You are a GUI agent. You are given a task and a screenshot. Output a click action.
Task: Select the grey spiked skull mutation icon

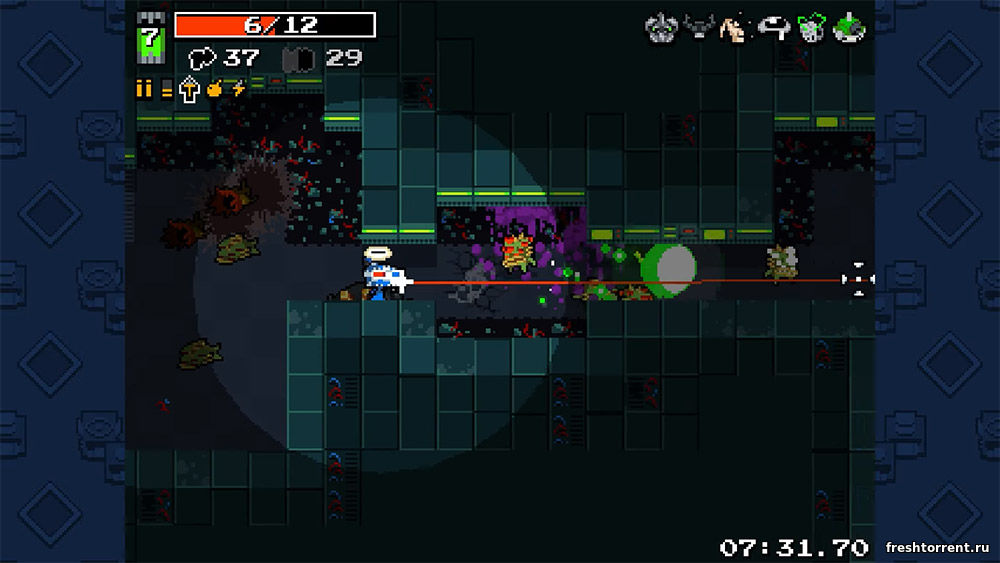click(658, 30)
